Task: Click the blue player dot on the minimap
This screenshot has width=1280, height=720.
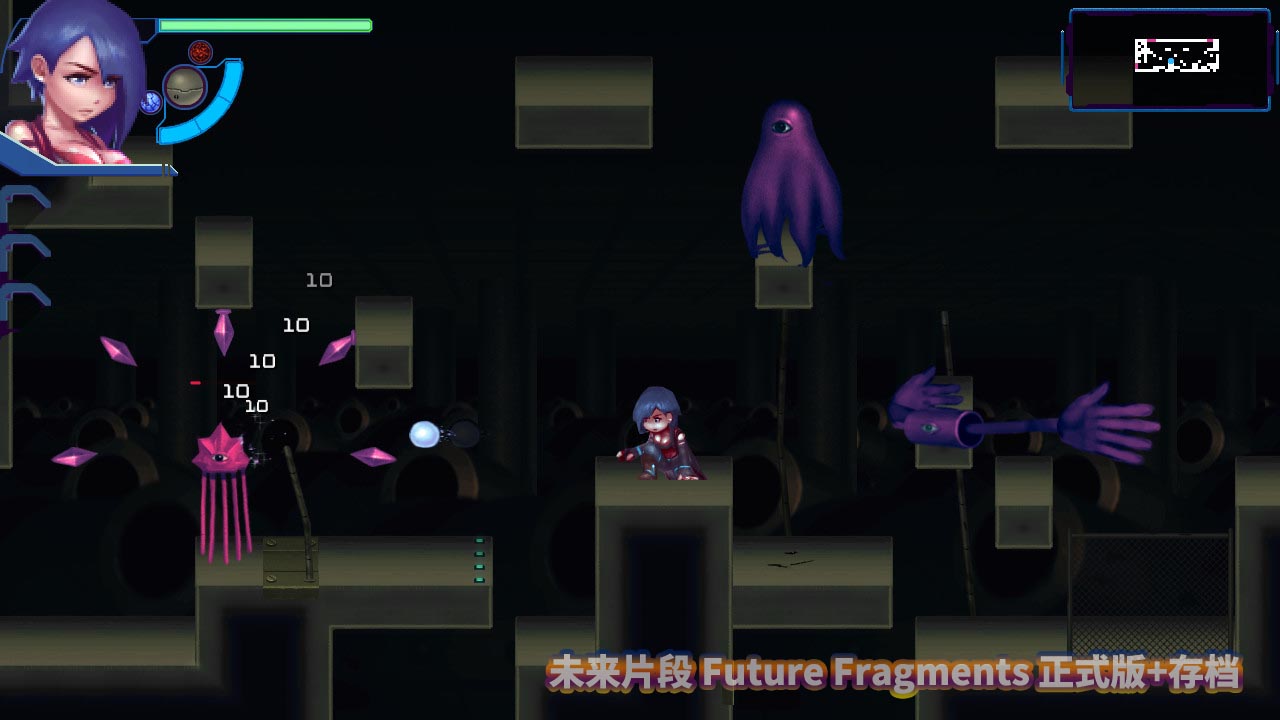Action: 1171,60
